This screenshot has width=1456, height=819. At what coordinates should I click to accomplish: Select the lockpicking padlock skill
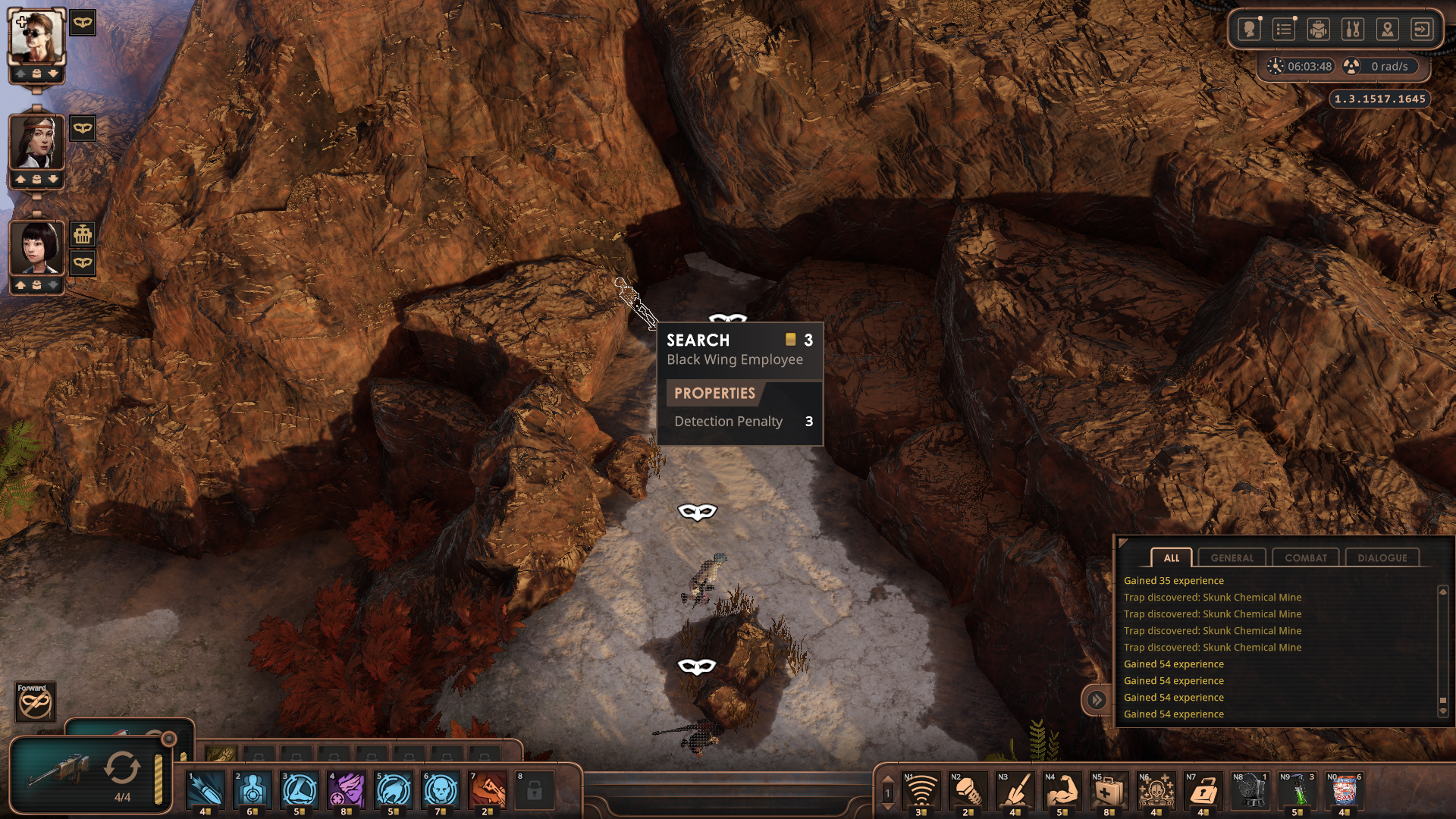tap(1202, 792)
